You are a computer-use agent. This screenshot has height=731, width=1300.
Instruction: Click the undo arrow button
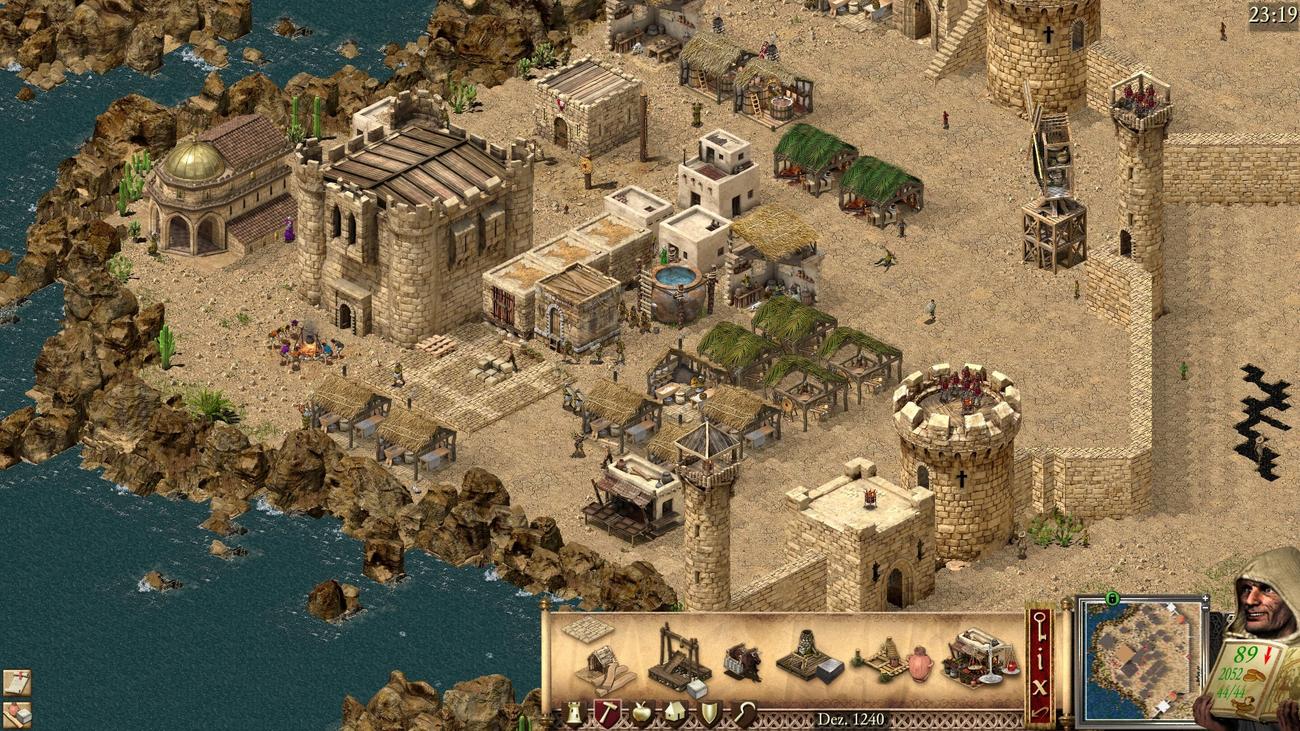(1040, 711)
